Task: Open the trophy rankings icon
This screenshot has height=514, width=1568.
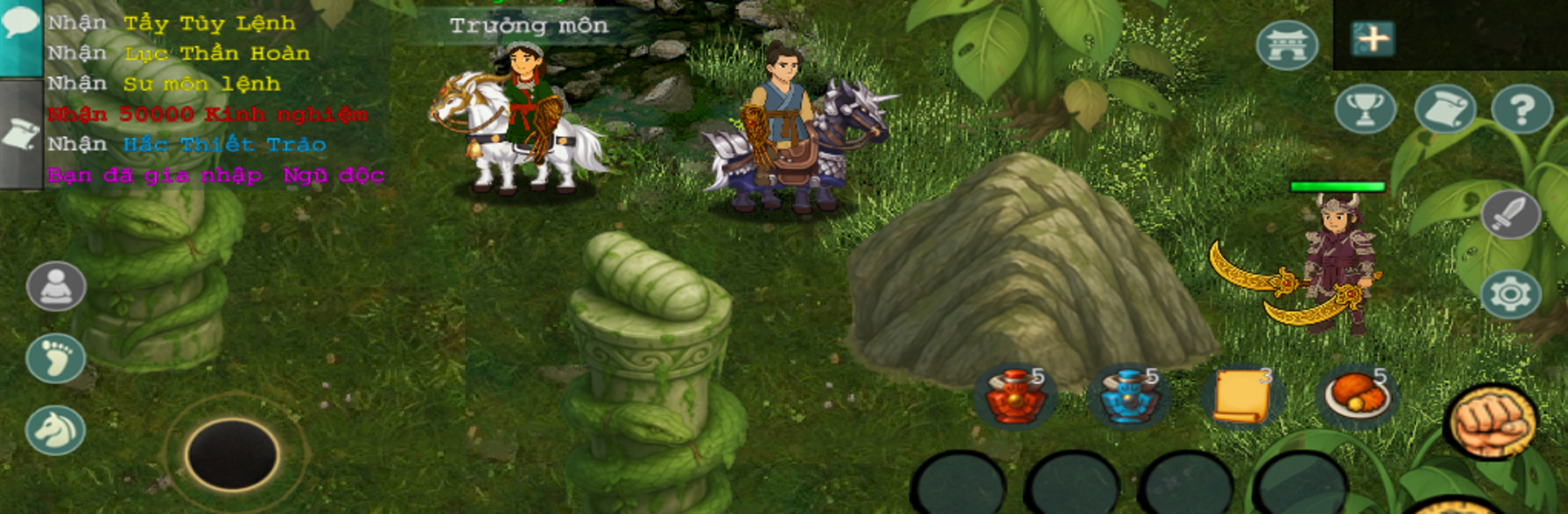Action: tap(1365, 109)
